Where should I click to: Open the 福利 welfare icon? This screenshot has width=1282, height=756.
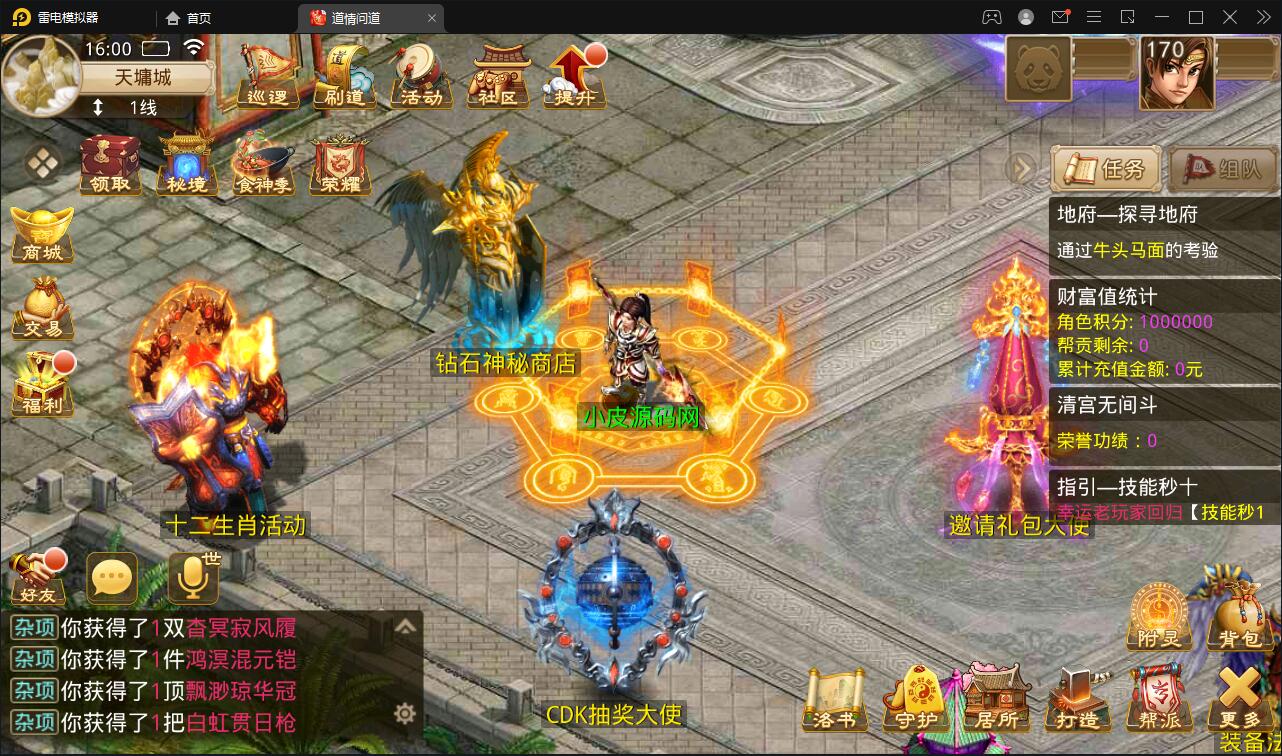tap(40, 385)
